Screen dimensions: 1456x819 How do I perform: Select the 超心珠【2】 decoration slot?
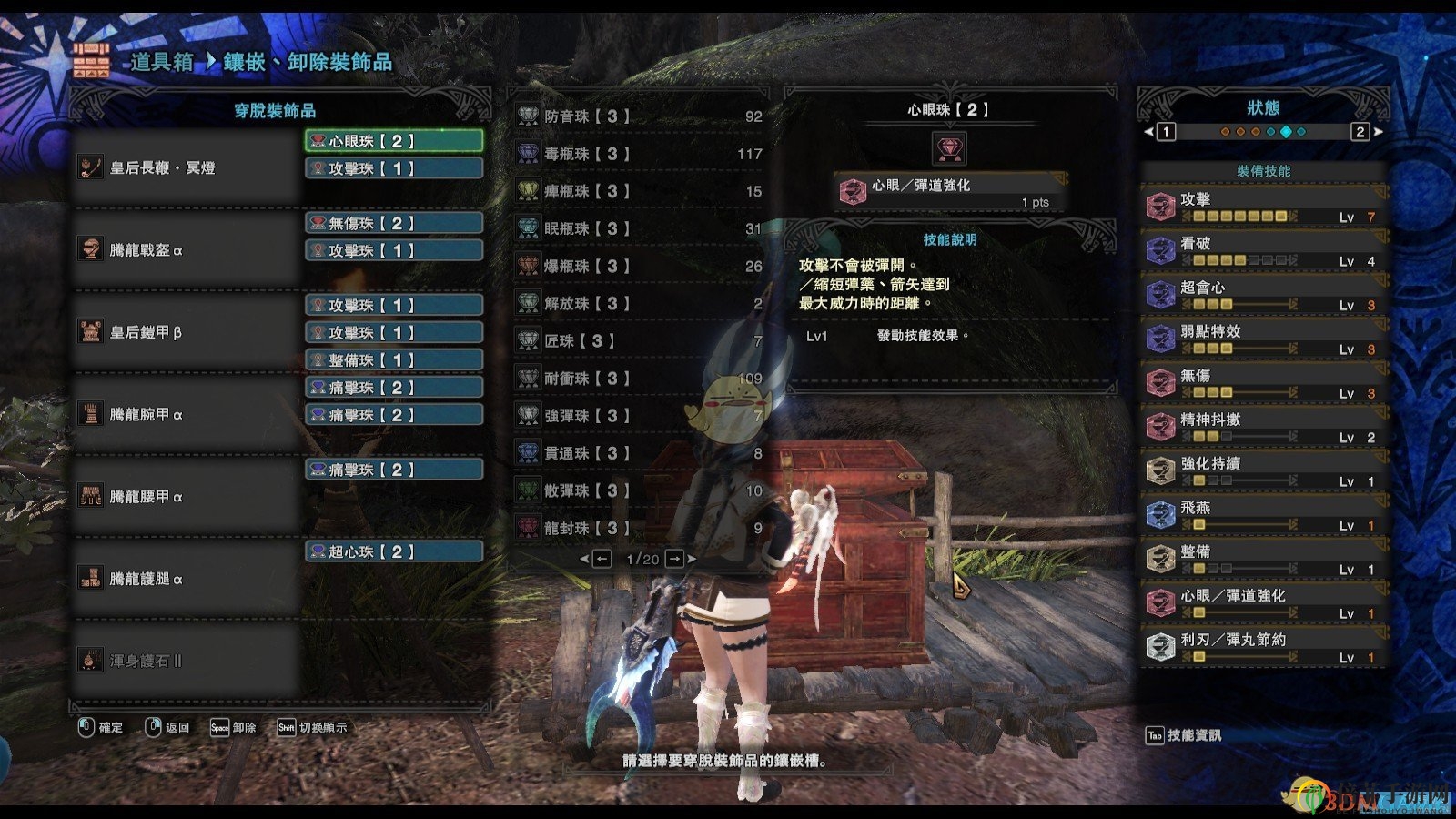(x=393, y=551)
